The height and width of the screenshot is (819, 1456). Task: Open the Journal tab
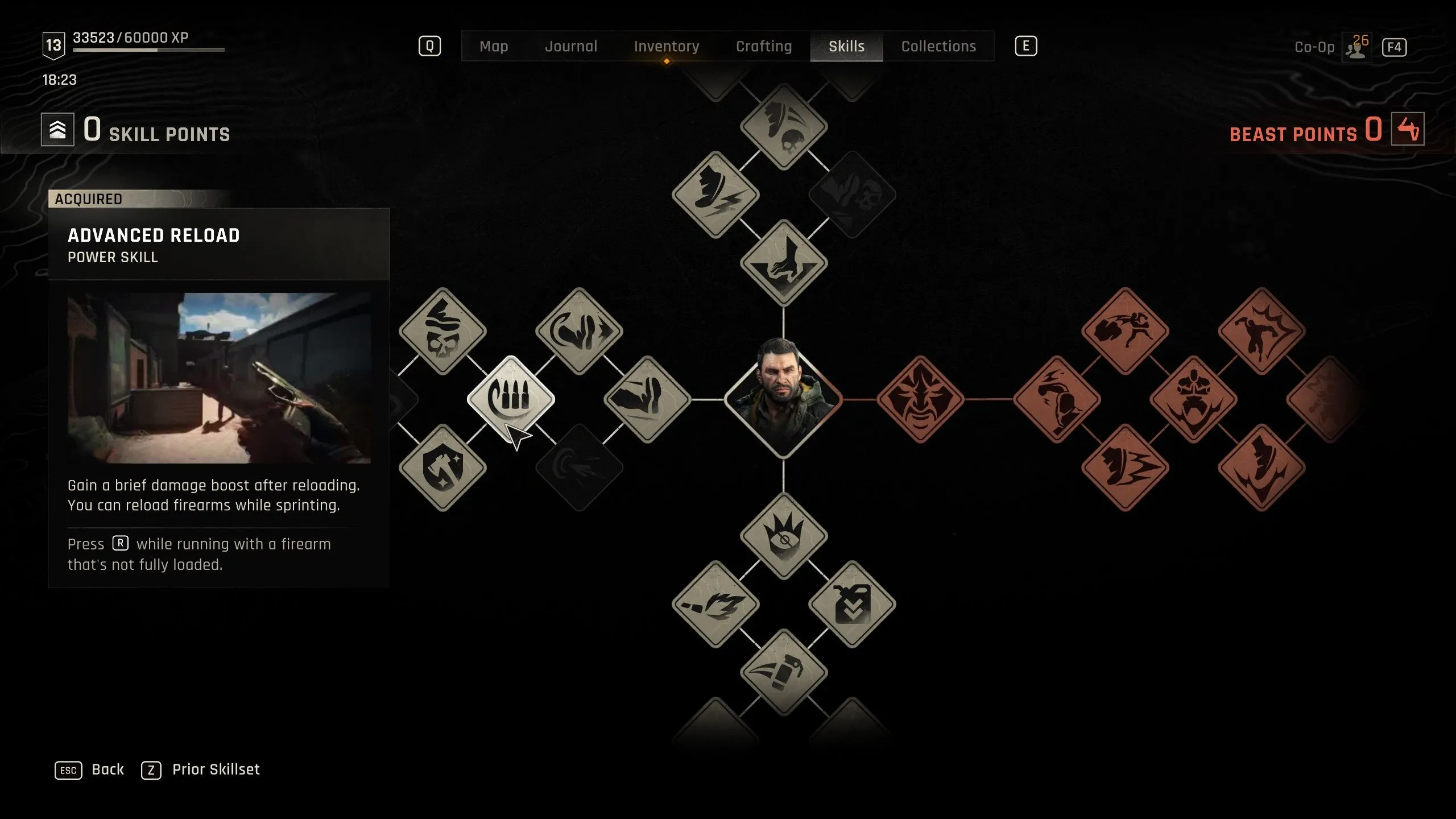tap(571, 47)
